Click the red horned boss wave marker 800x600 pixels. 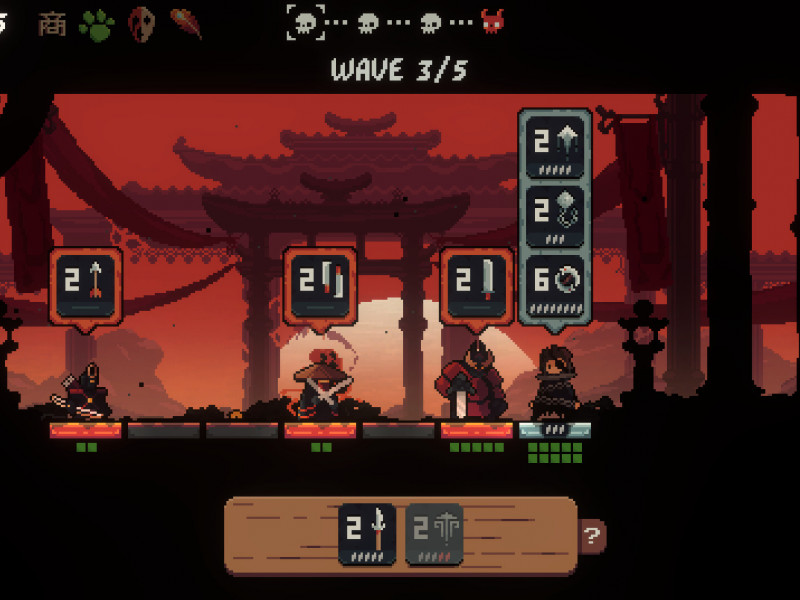coord(492,21)
